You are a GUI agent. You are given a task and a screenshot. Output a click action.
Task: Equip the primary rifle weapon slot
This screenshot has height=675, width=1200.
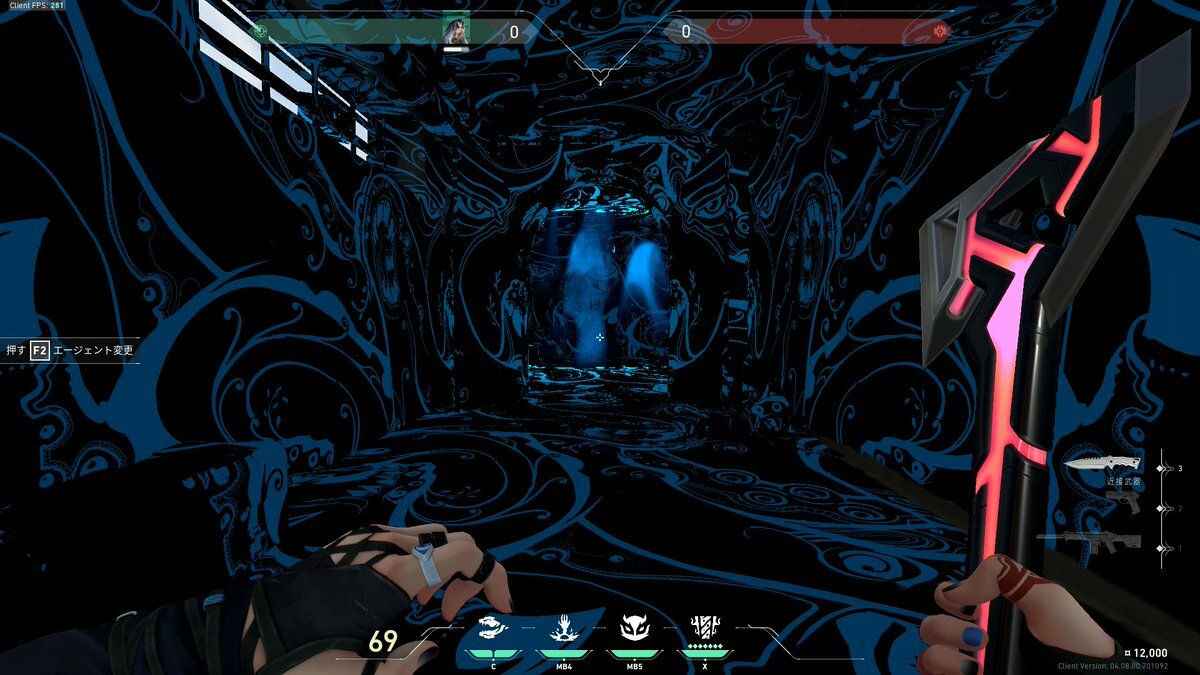click(x=1090, y=543)
